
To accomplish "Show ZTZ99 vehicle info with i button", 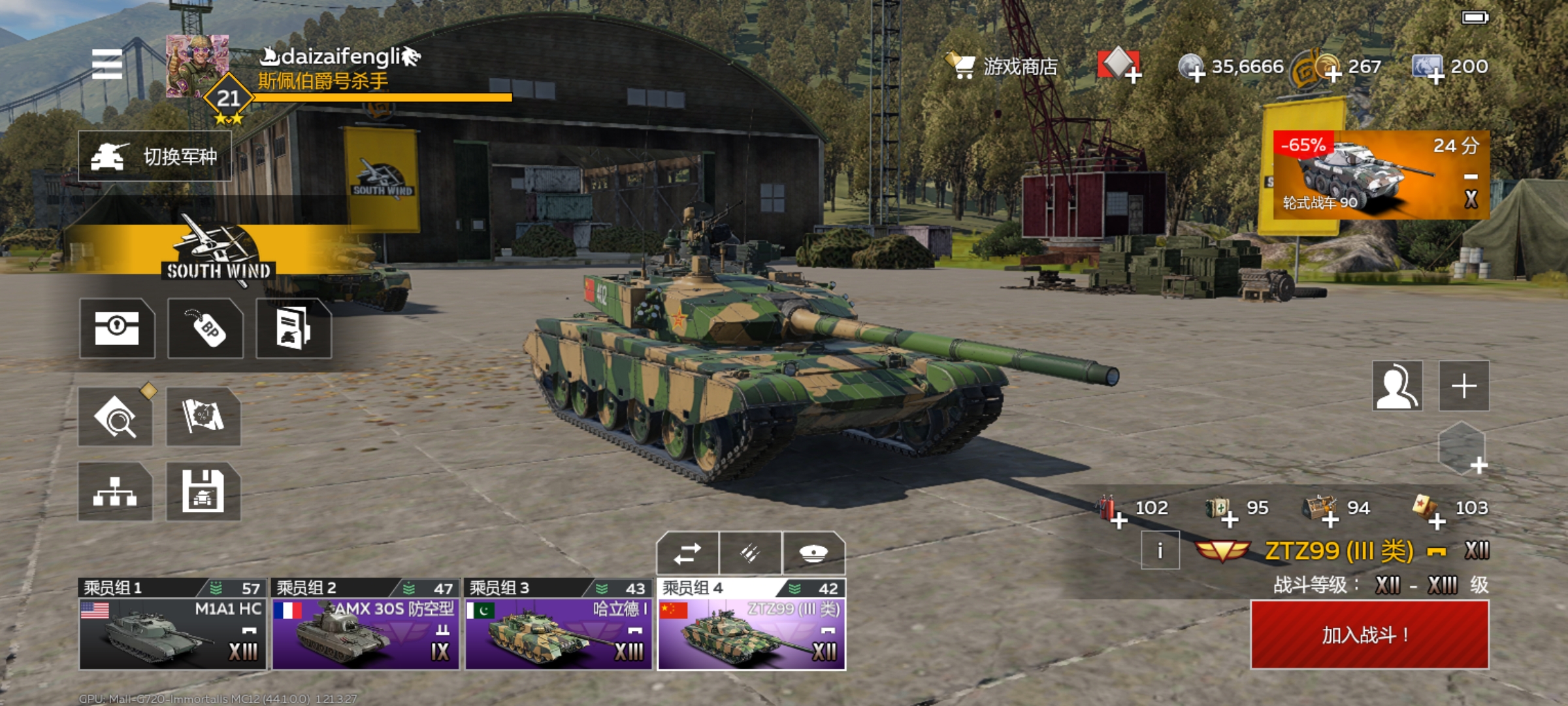I will [x=1160, y=550].
